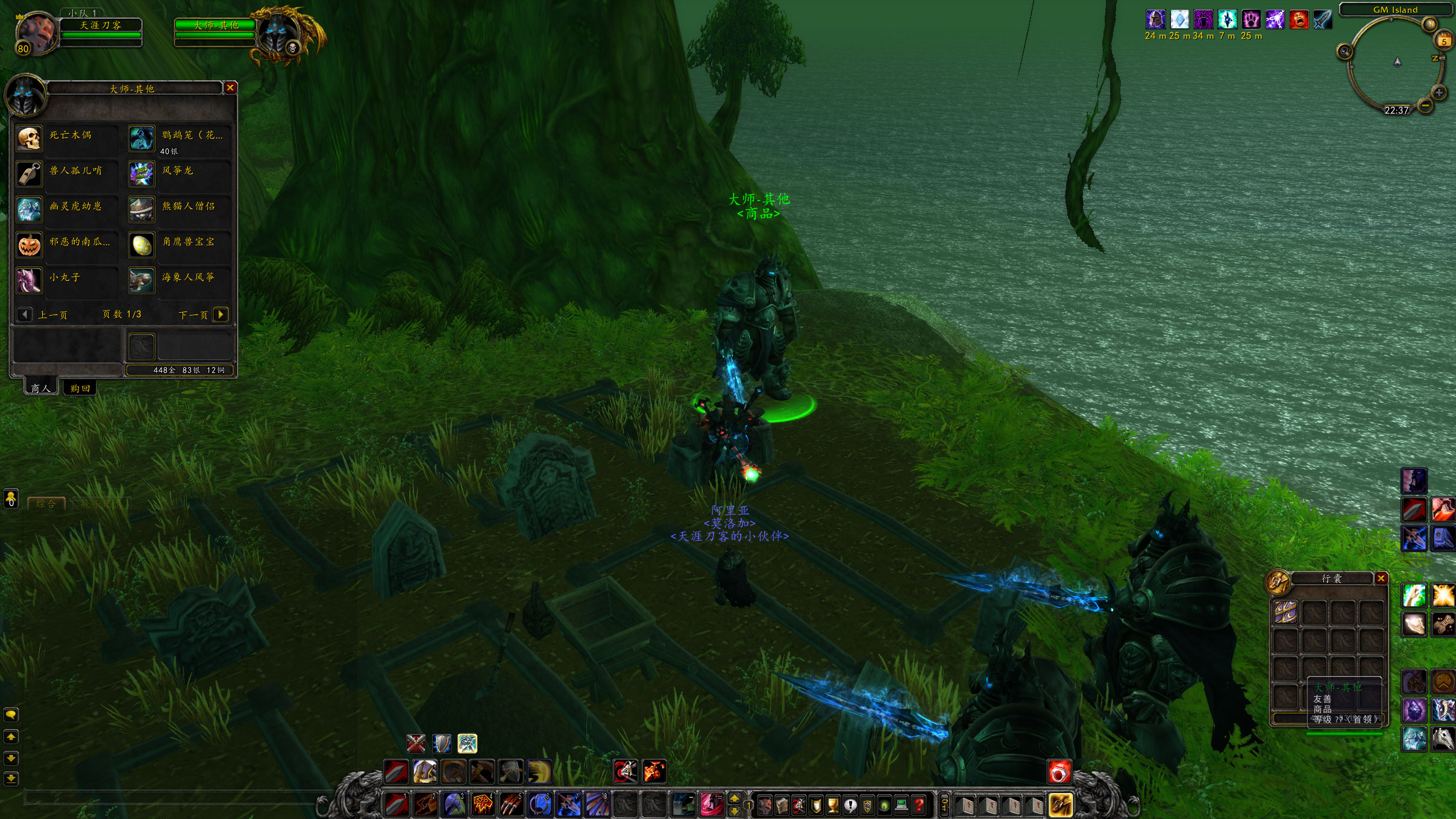This screenshot has height=819, width=1456.
Task: Toggle the minimap tracking magnifier button
Action: 1345,52
